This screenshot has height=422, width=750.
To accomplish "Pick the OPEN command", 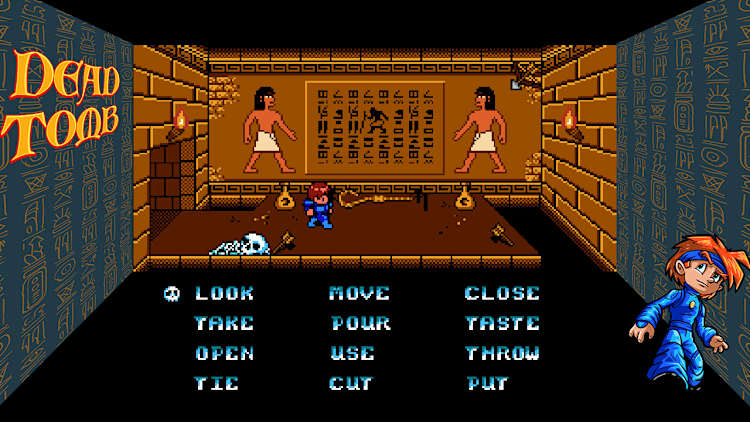I will 224,354.
